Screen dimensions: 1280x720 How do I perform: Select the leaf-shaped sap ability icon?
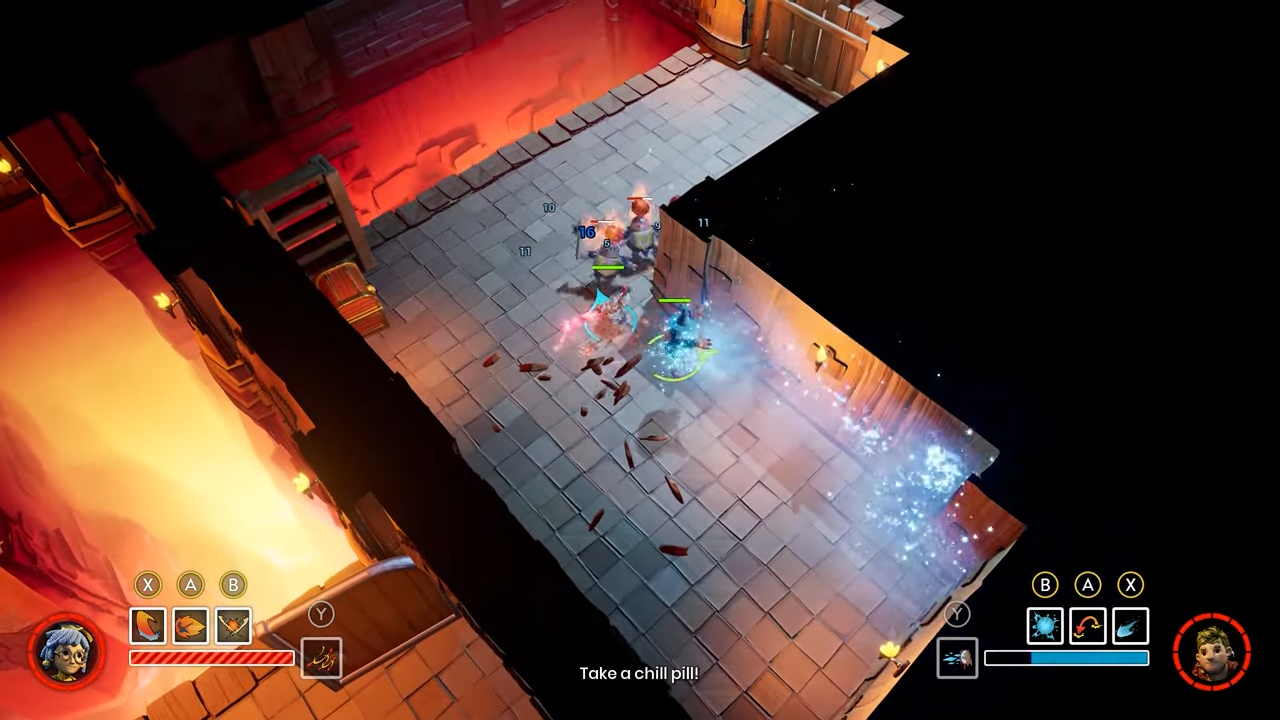coord(190,625)
